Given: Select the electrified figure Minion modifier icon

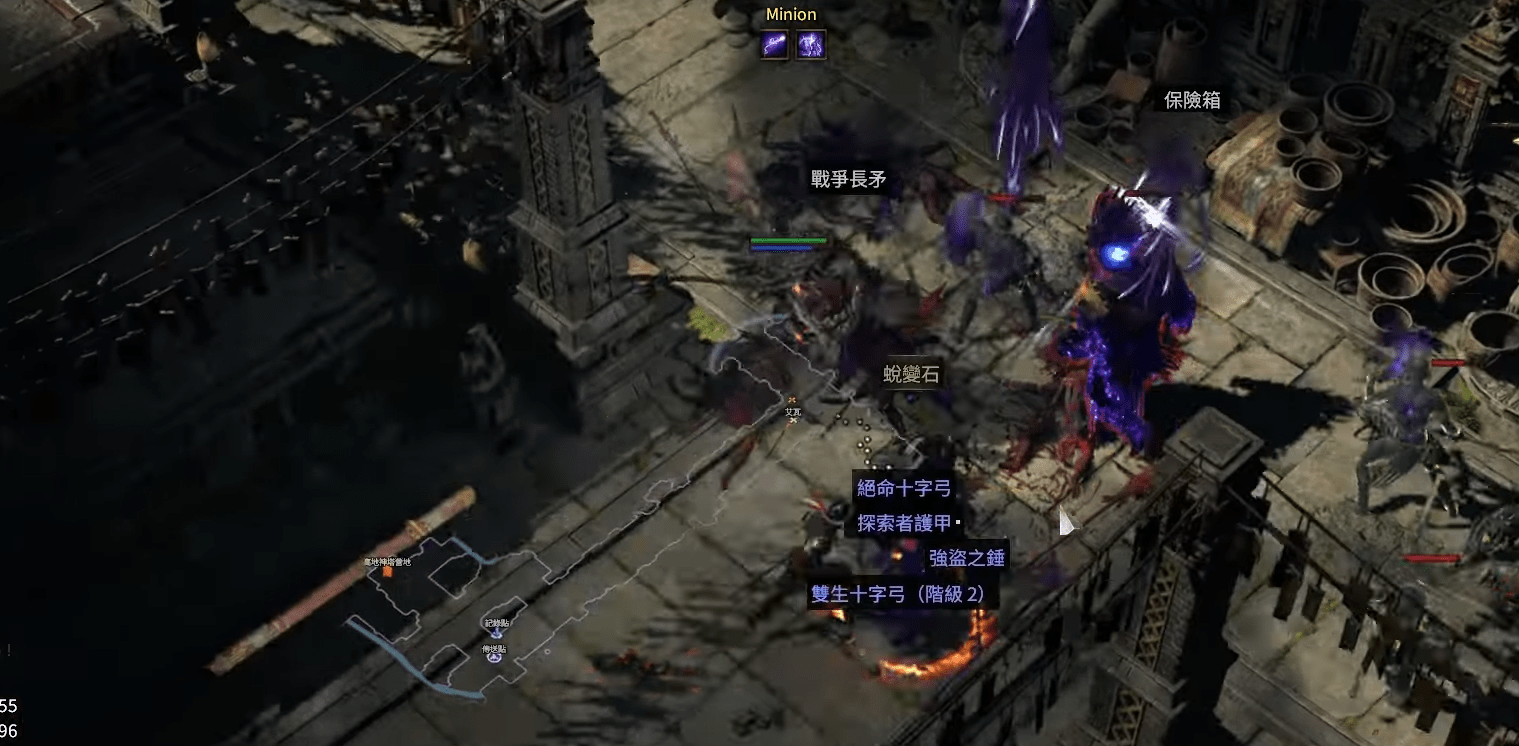Looking at the screenshot, I should 811,44.
